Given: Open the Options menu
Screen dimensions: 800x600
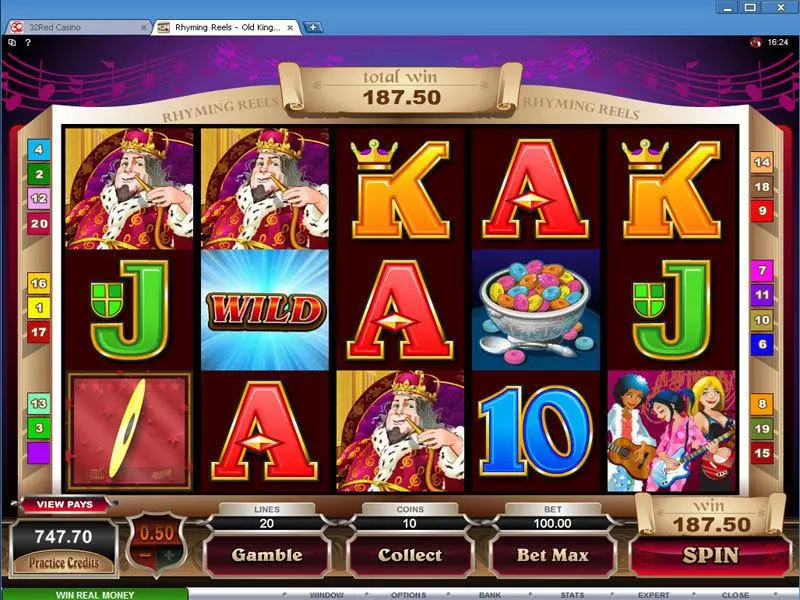Looking at the screenshot, I should [x=409, y=595].
